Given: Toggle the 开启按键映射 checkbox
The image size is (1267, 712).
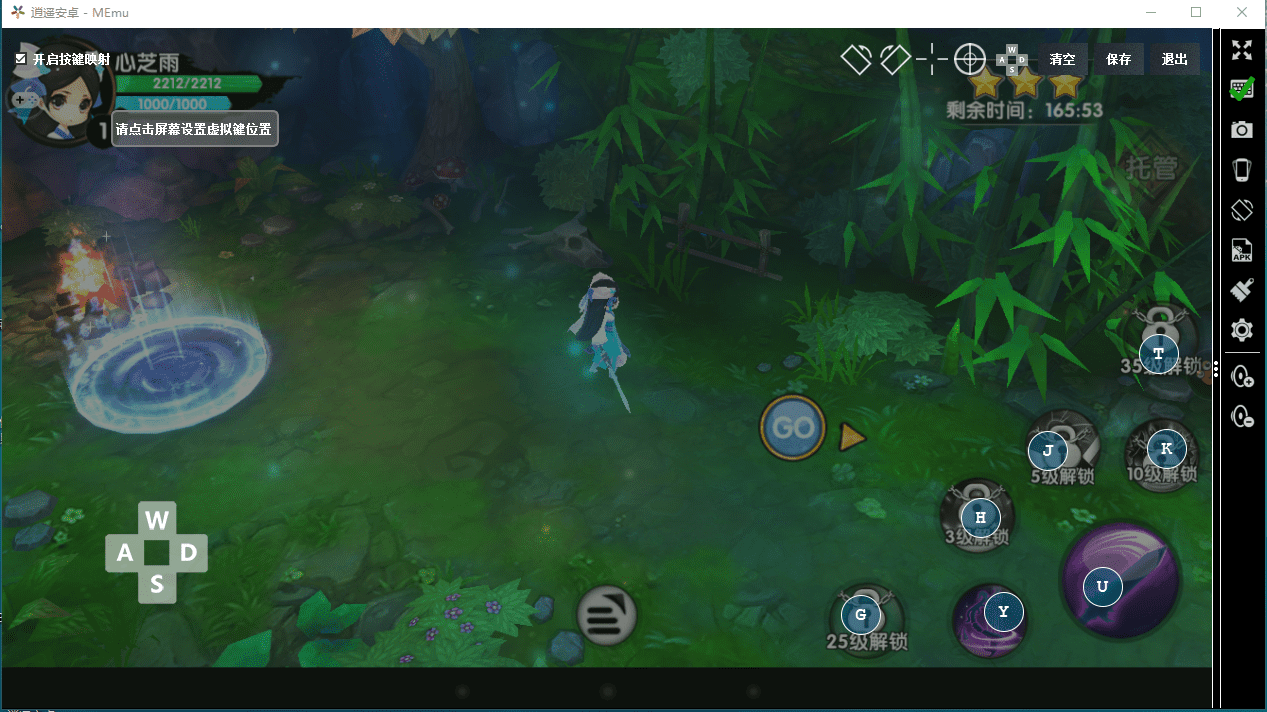Looking at the screenshot, I should [x=21, y=59].
